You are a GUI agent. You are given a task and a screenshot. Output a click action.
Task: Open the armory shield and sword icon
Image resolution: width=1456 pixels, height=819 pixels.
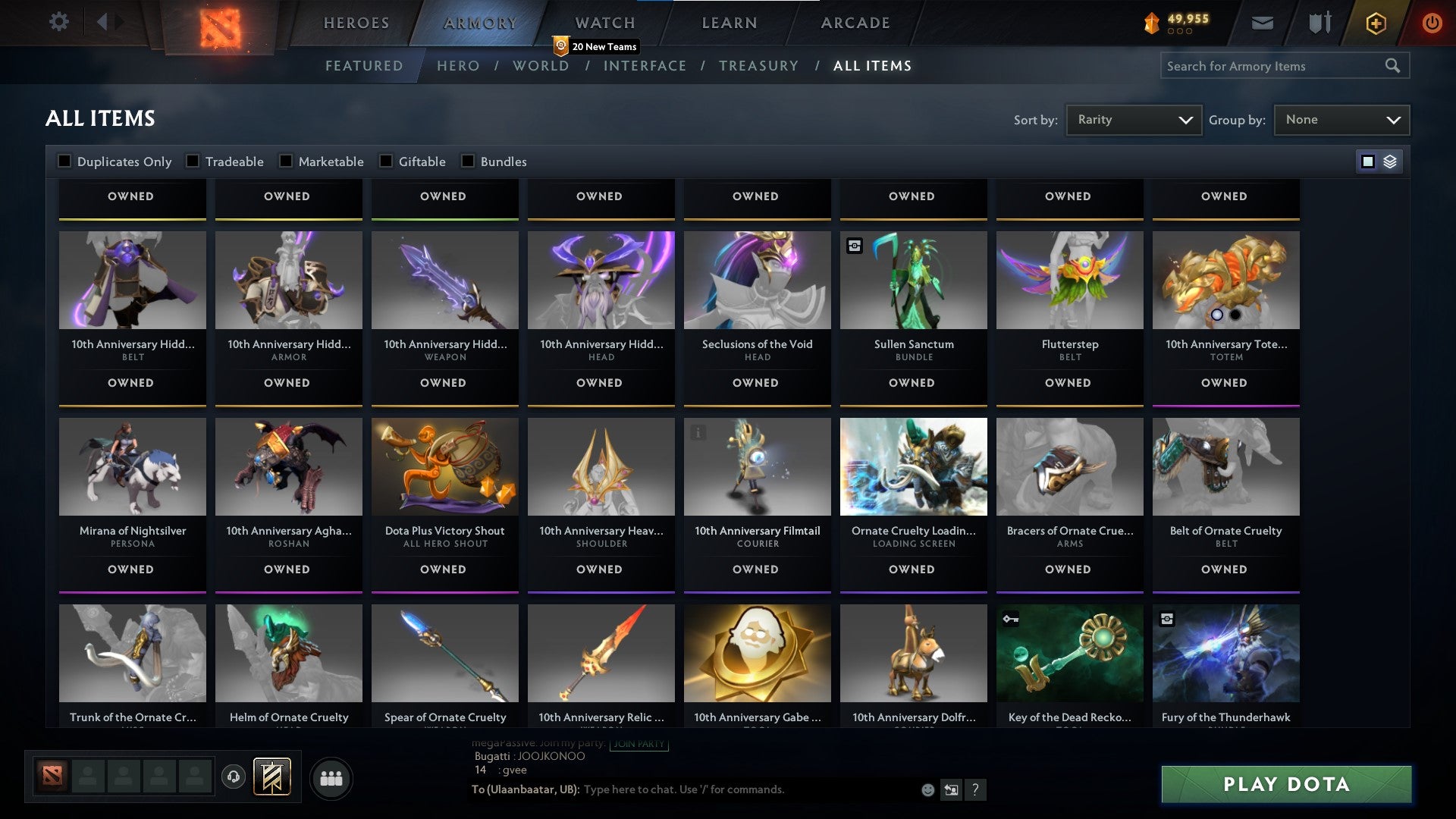(x=1319, y=23)
